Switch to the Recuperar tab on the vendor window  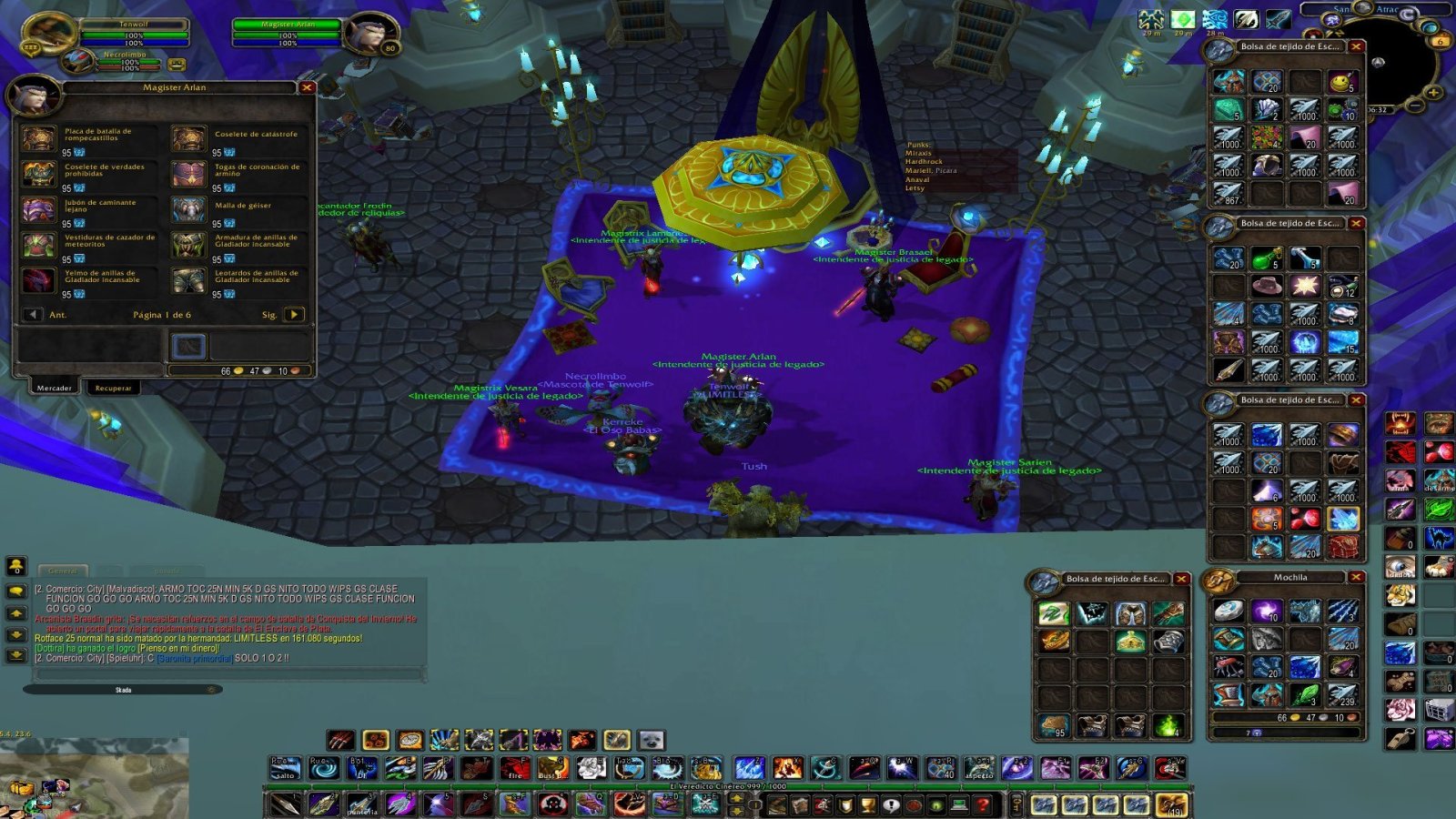(112, 388)
